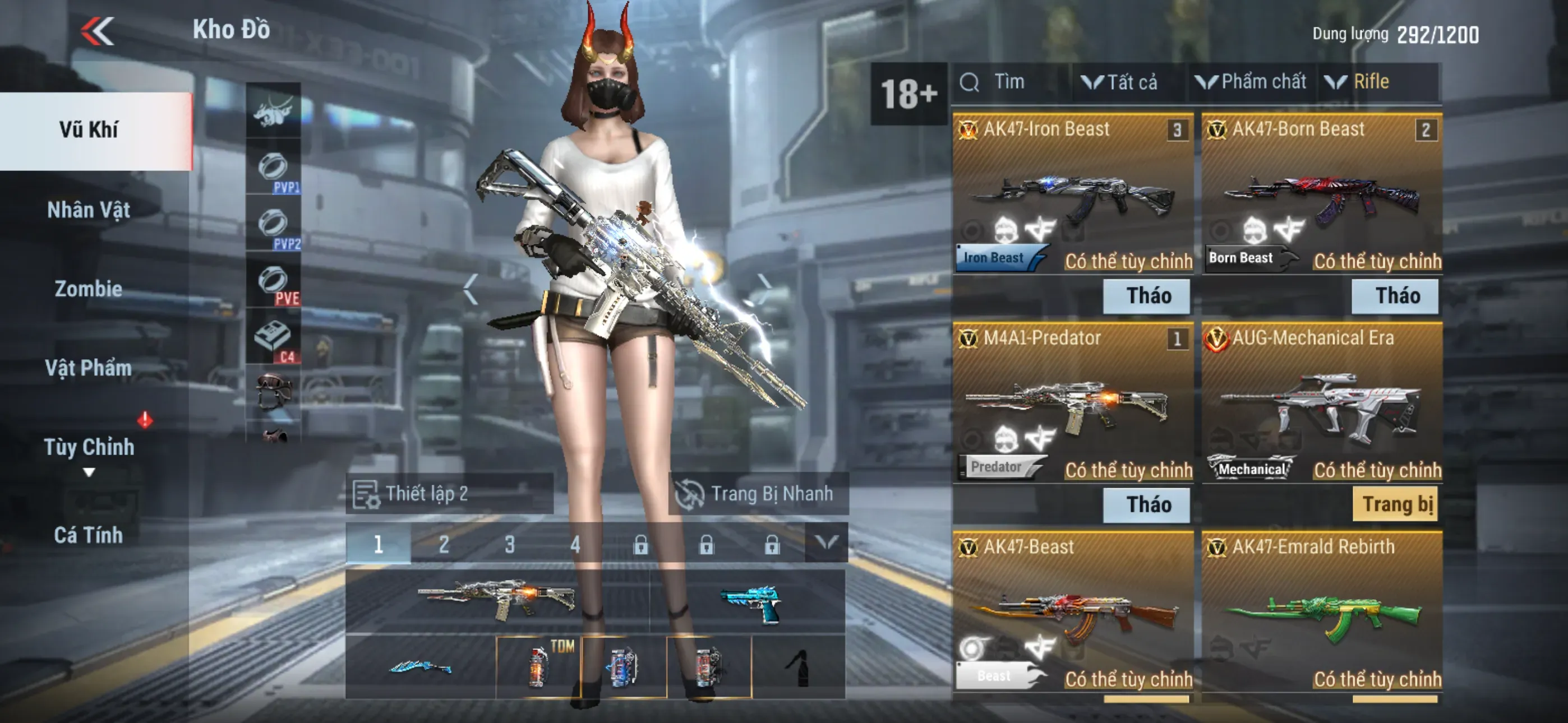Open the Zombie category tab
The width and height of the screenshot is (1568, 723).
tap(89, 289)
